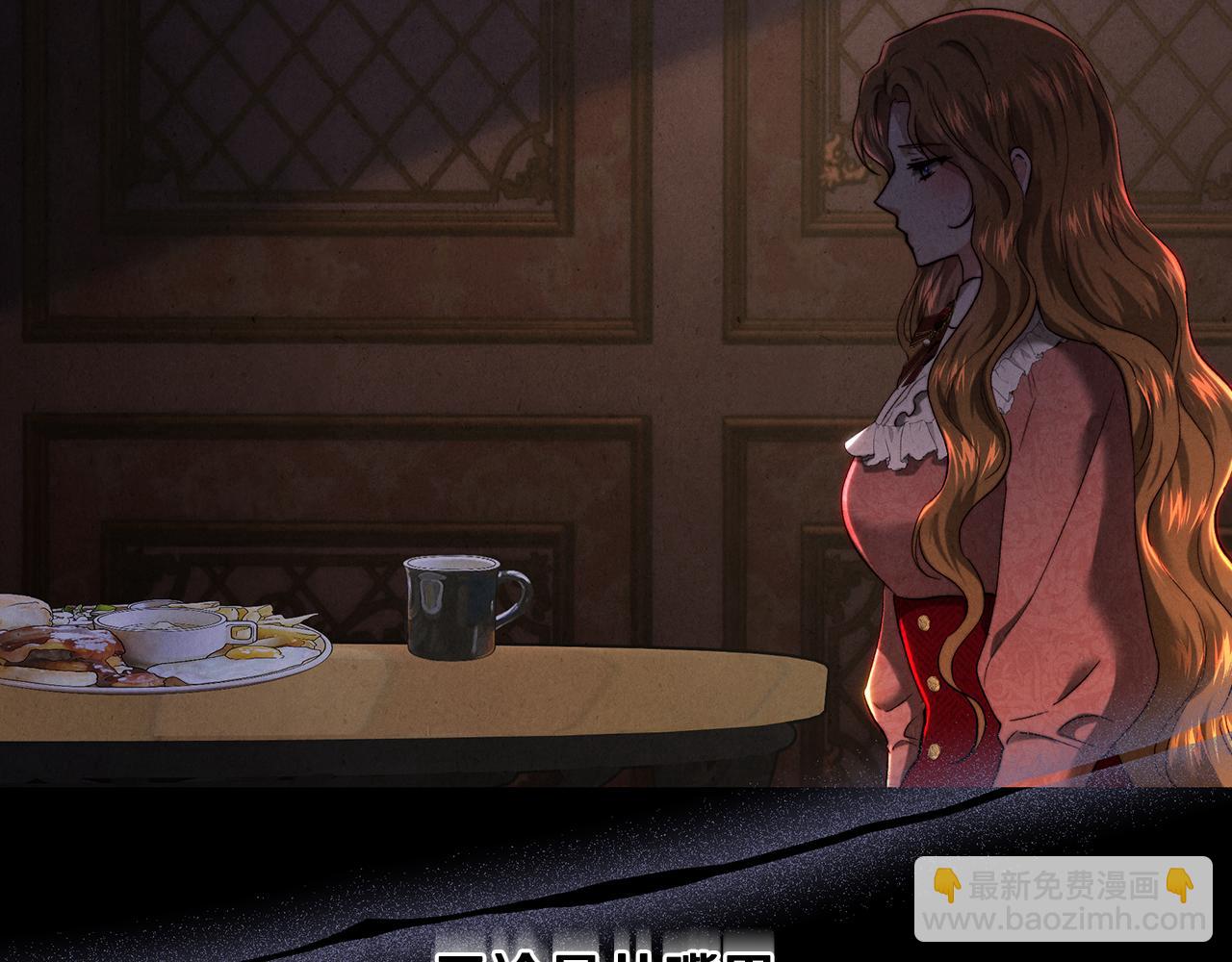
Task: Open the baozimh.com free comics banner
Action: (1063, 899)
